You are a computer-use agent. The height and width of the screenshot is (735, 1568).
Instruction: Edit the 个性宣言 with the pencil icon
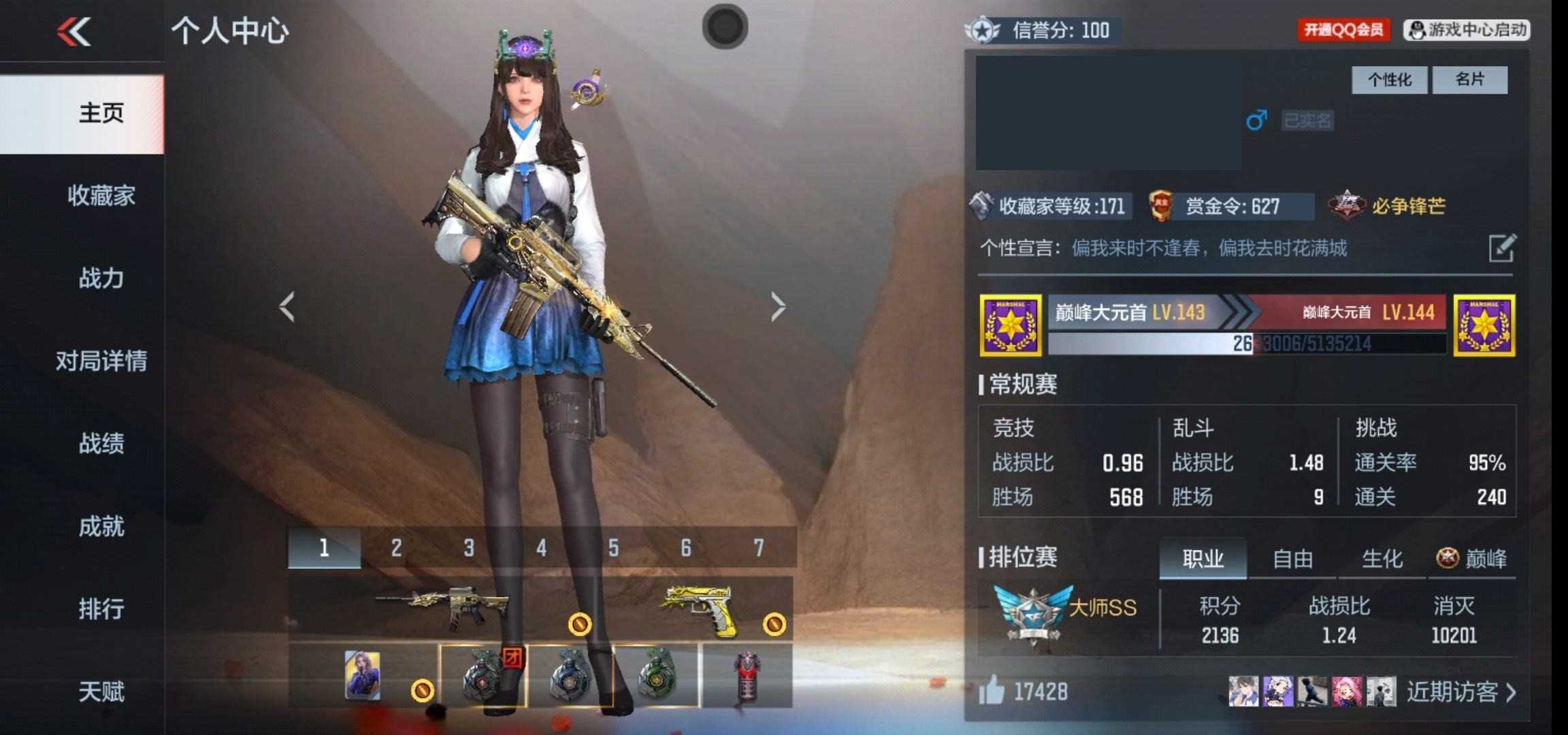point(1501,248)
